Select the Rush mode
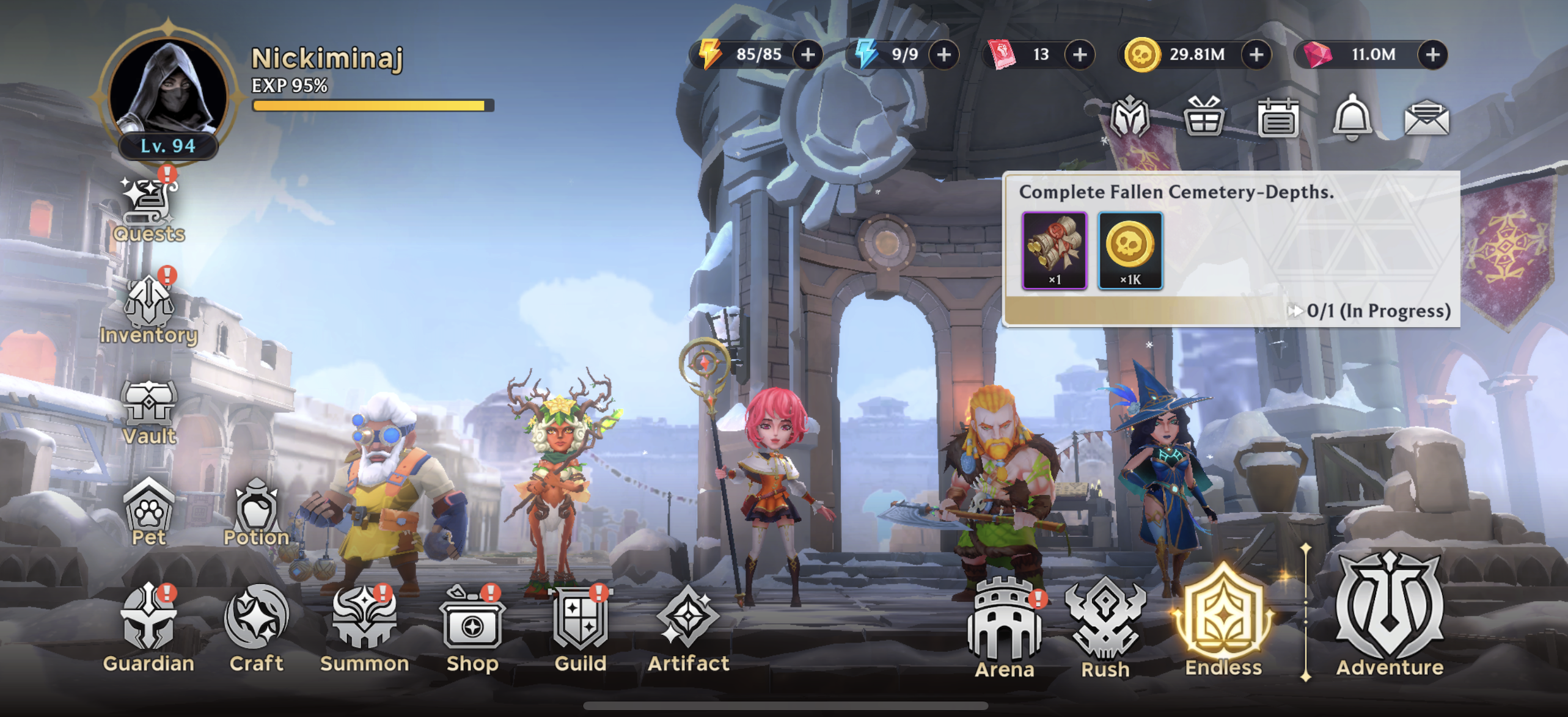This screenshot has height=717, width=1568. (1105, 629)
